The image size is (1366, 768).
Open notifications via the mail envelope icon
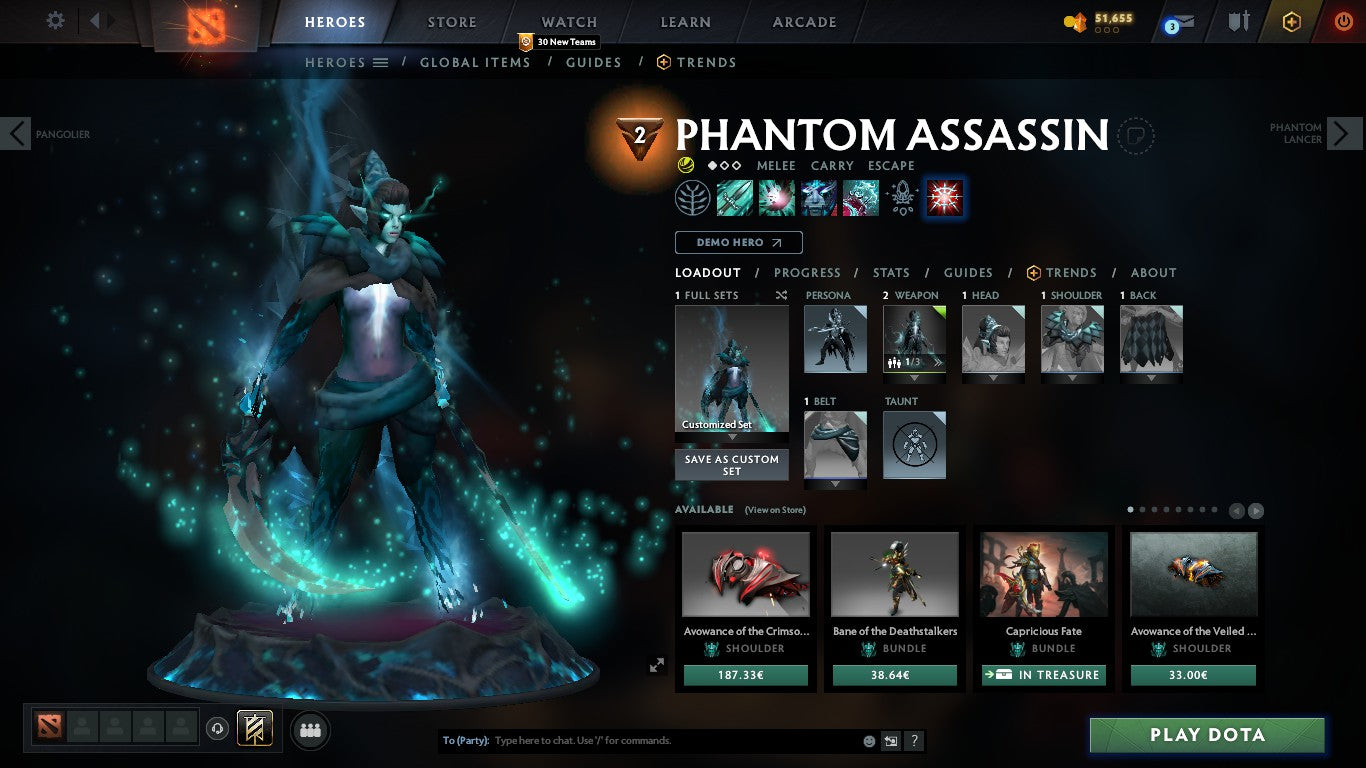[1178, 22]
